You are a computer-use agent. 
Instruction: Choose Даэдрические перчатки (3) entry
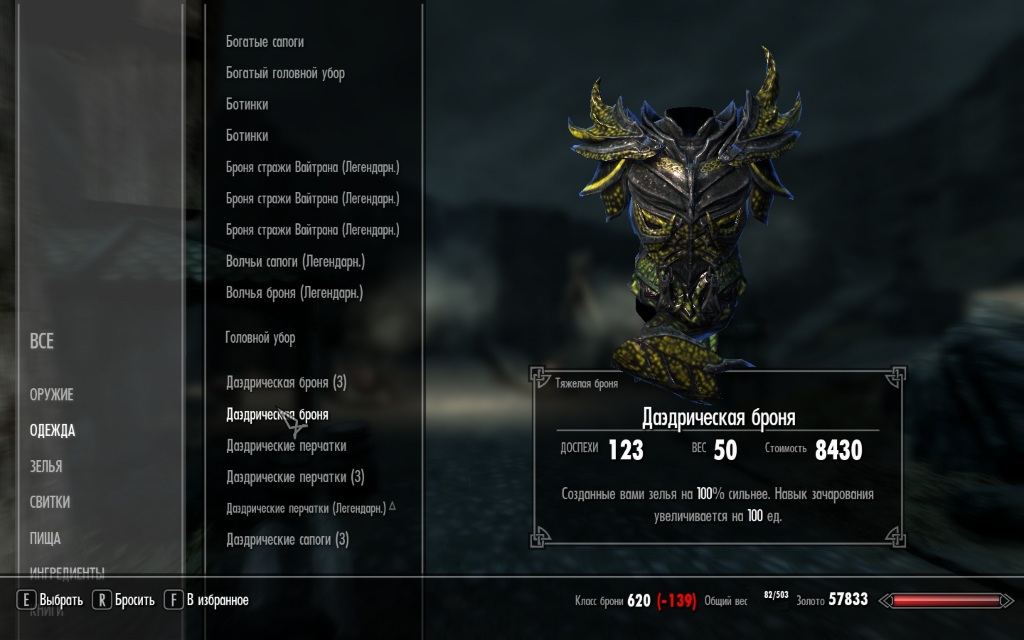tap(295, 477)
